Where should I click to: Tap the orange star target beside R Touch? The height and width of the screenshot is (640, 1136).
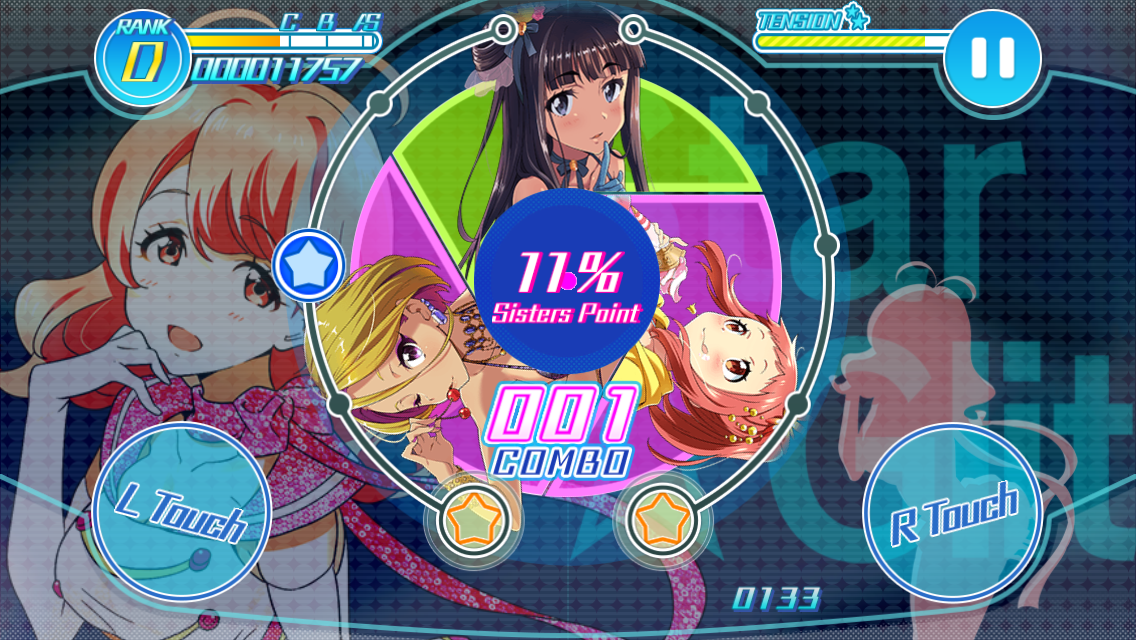(x=661, y=520)
